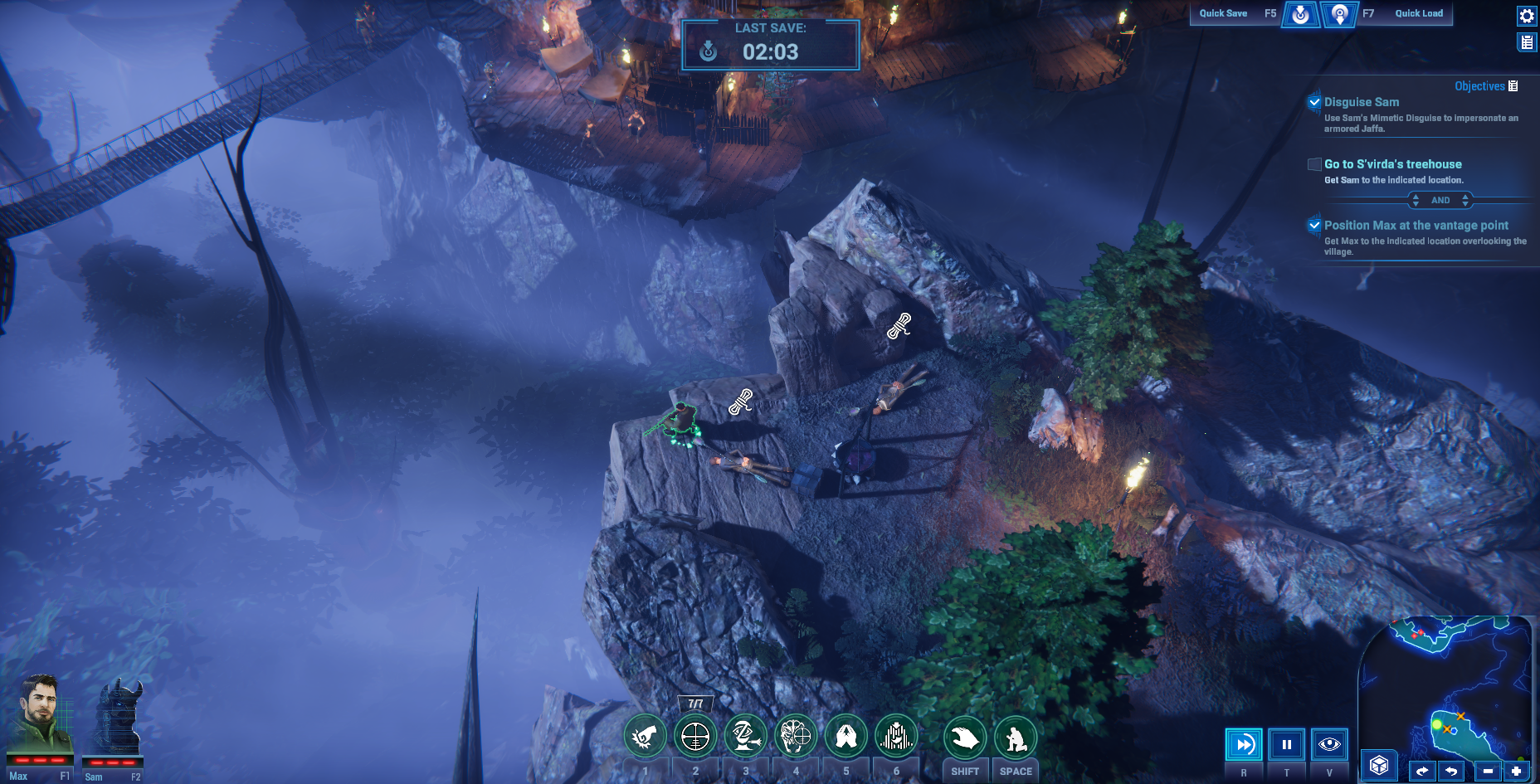Toggle fast-forward game speed

(x=1244, y=744)
